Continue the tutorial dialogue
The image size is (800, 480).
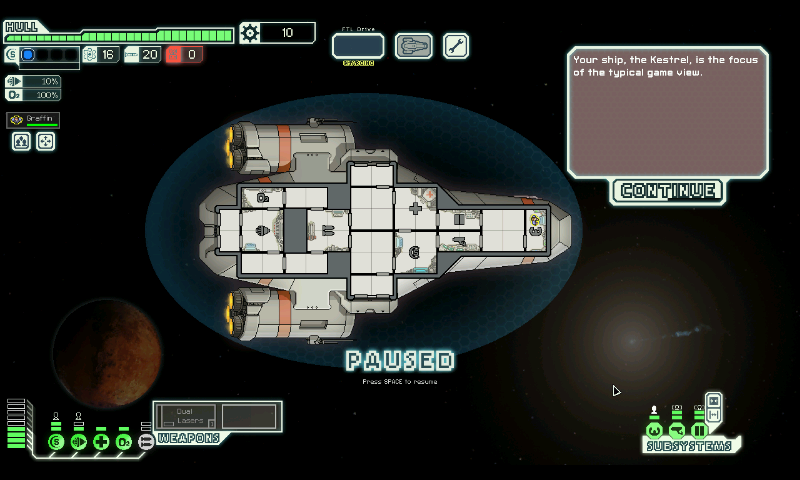[668, 190]
